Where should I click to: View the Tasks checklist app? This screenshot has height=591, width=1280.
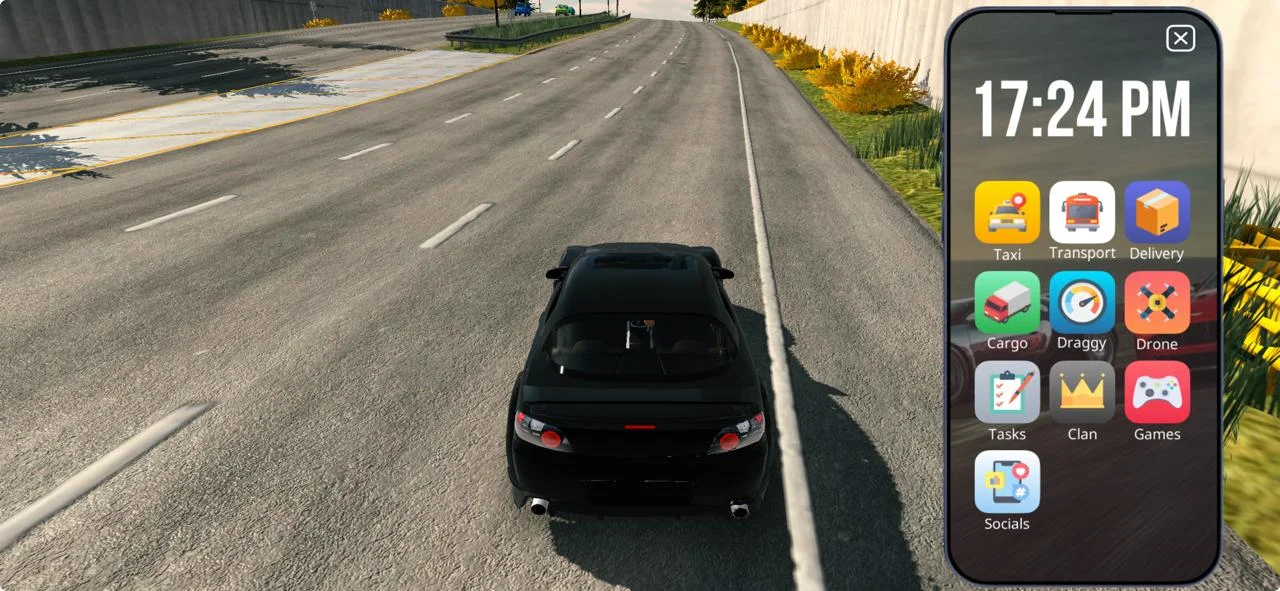(x=1007, y=393)
